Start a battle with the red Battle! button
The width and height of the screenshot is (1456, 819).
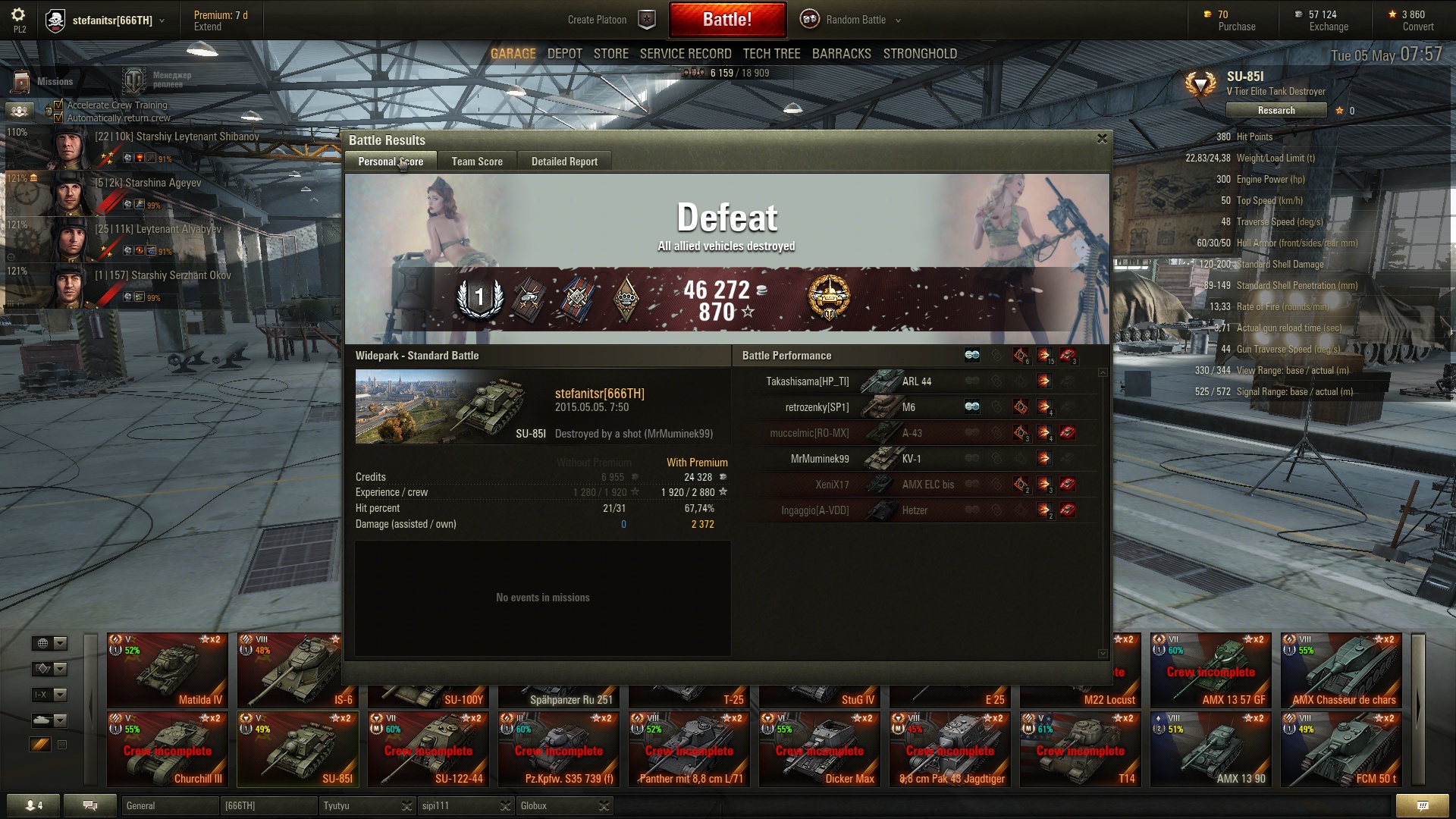[726, 20]
